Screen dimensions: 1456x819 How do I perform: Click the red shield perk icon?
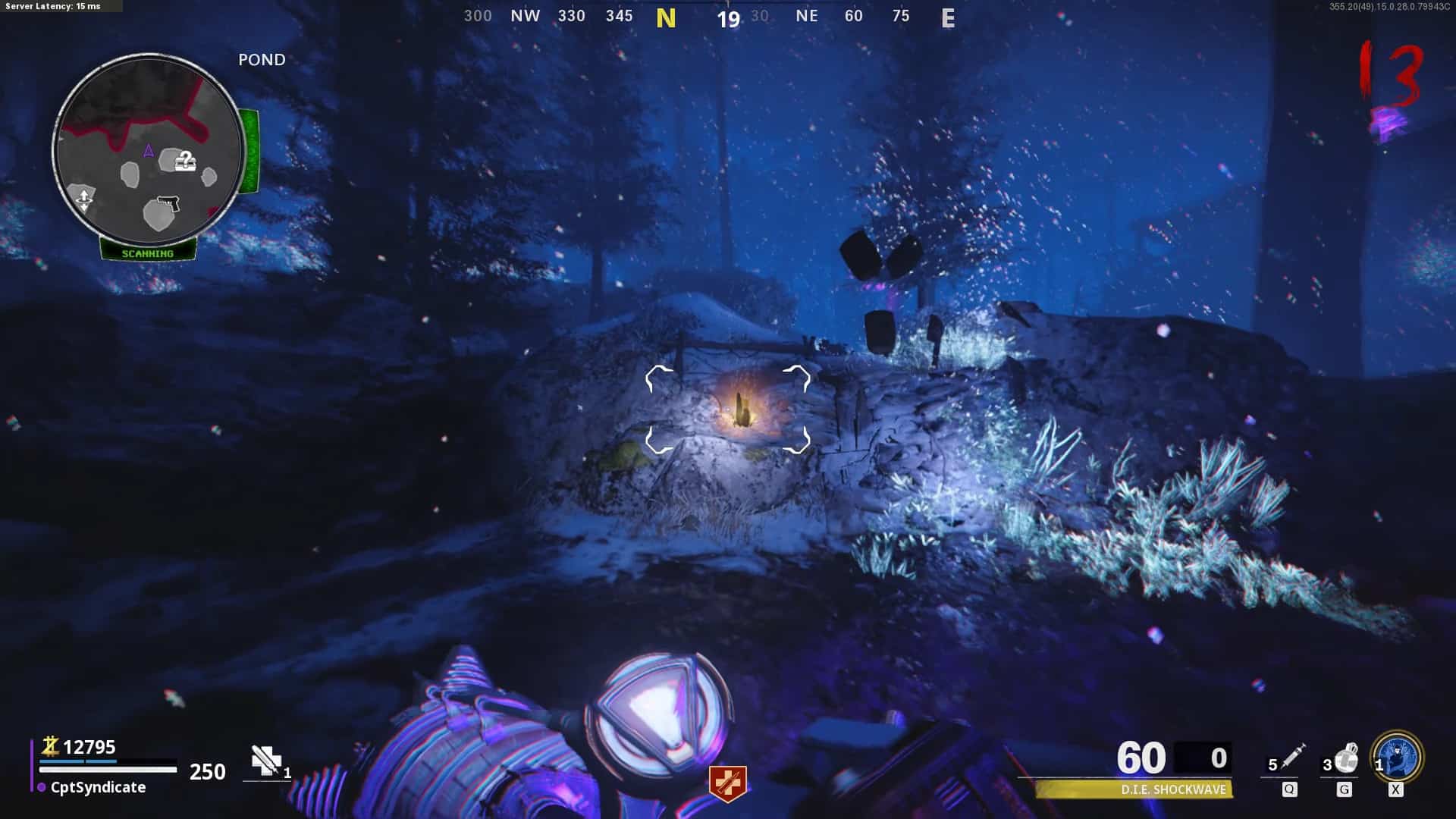pyautogui.click(x=728, y=783)
